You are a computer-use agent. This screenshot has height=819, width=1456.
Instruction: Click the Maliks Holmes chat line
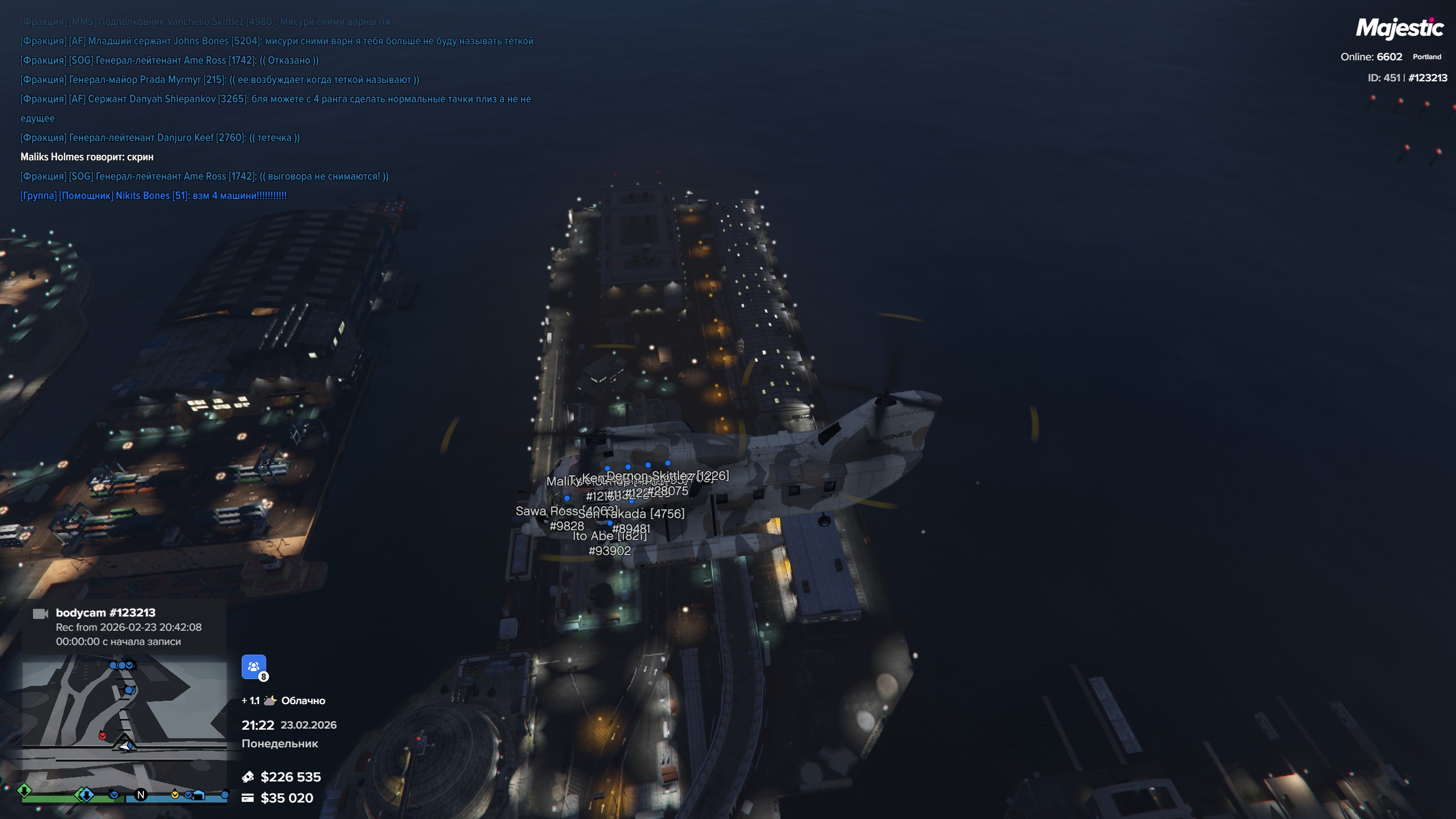[x=87, y=157]
